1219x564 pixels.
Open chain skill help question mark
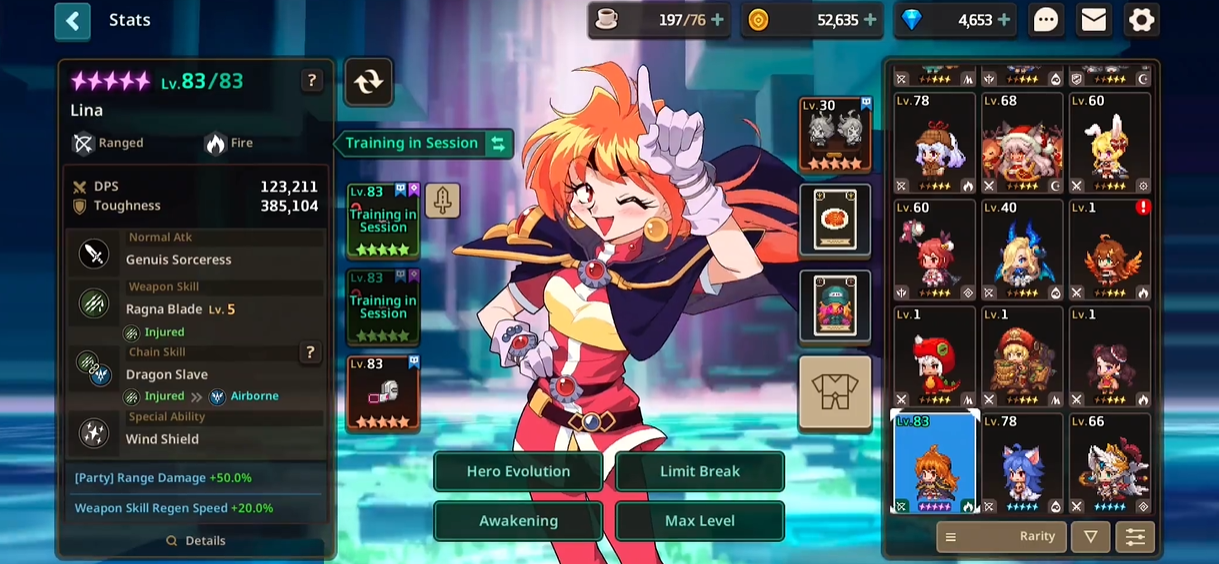pos(310,352)
